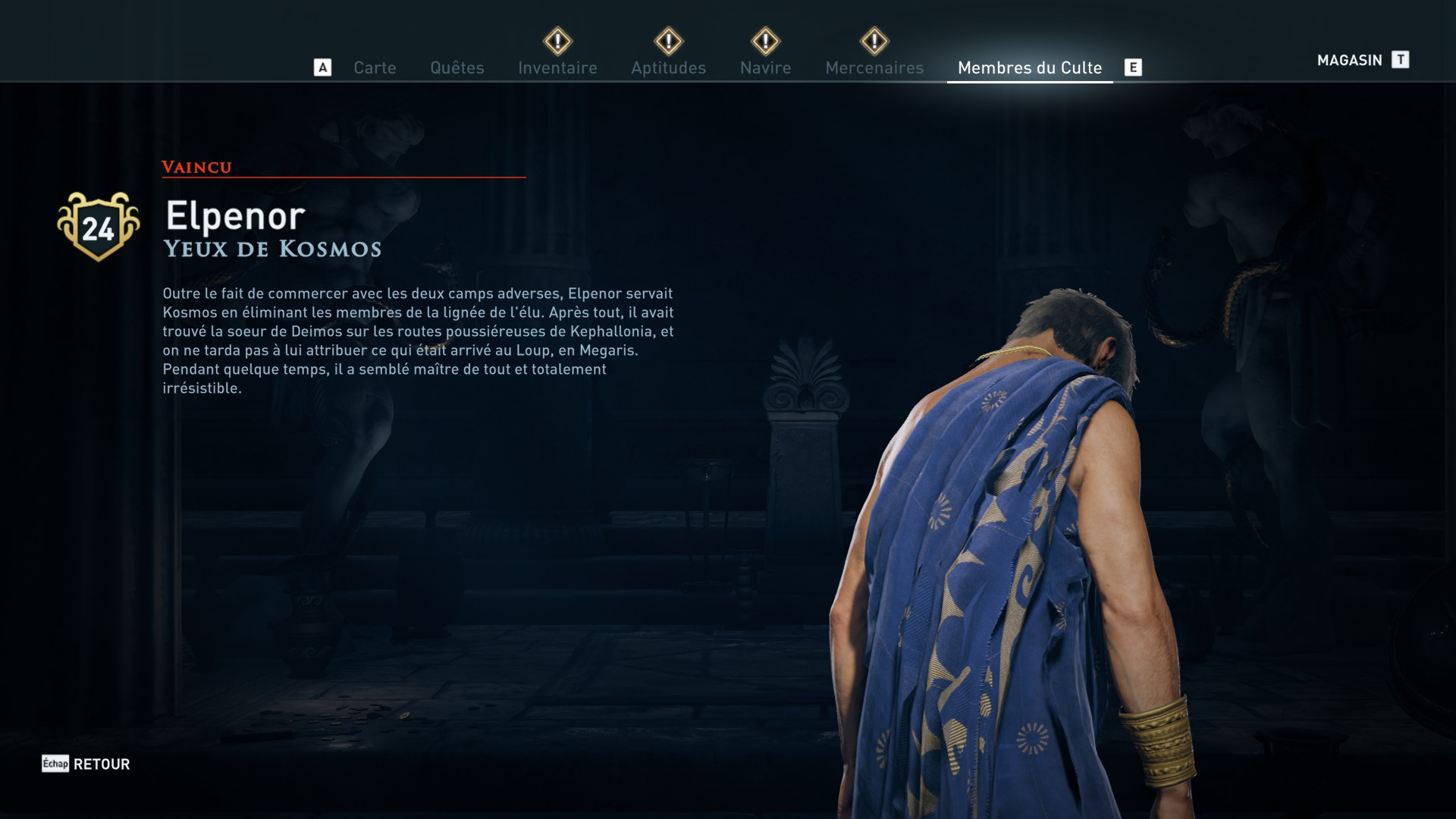
Task: Click the Membres du Culte tab
Action: click(1029, 67)
